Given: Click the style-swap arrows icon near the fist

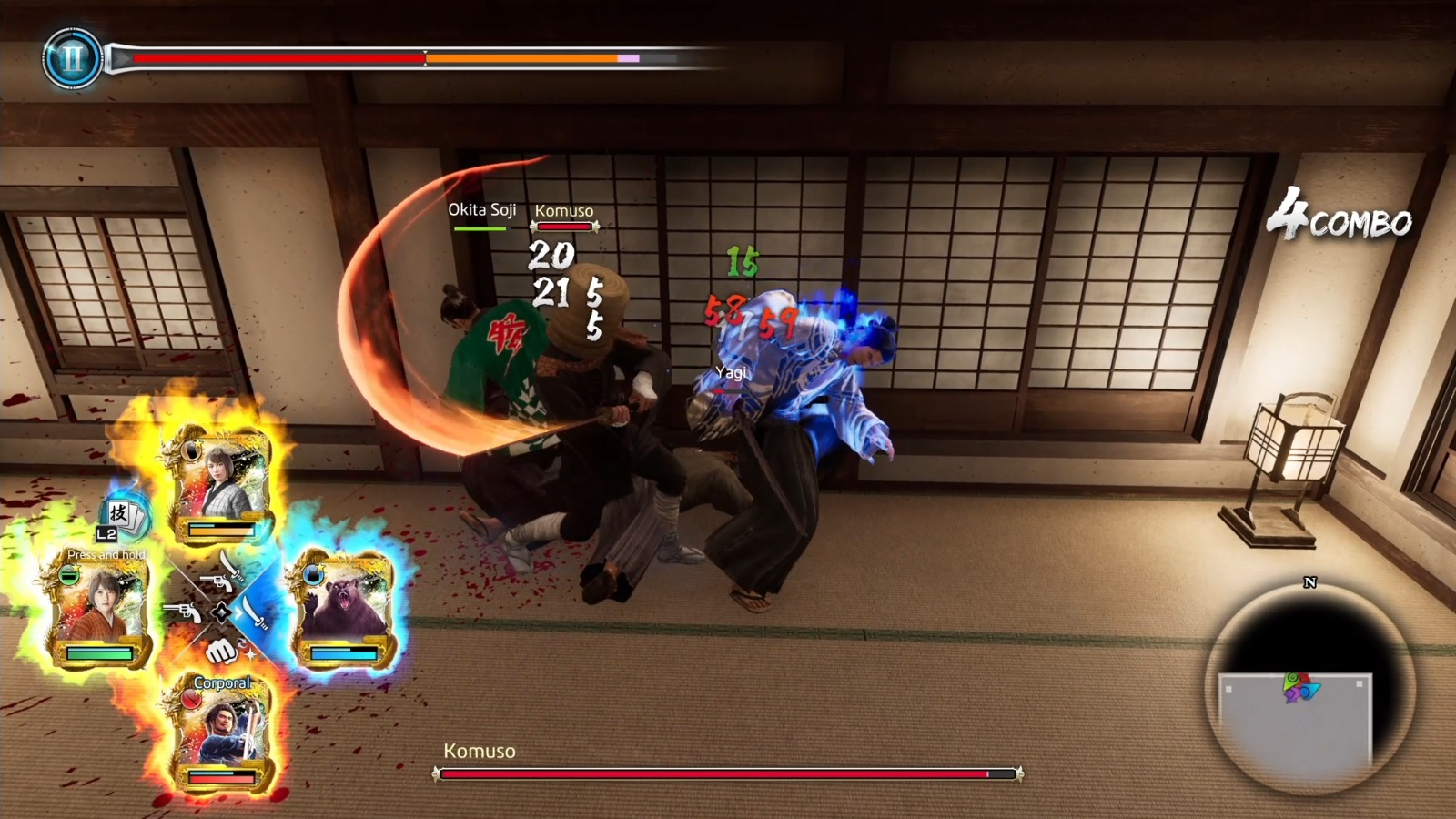Looking at the screenshot, I should (x=242, y=643).
